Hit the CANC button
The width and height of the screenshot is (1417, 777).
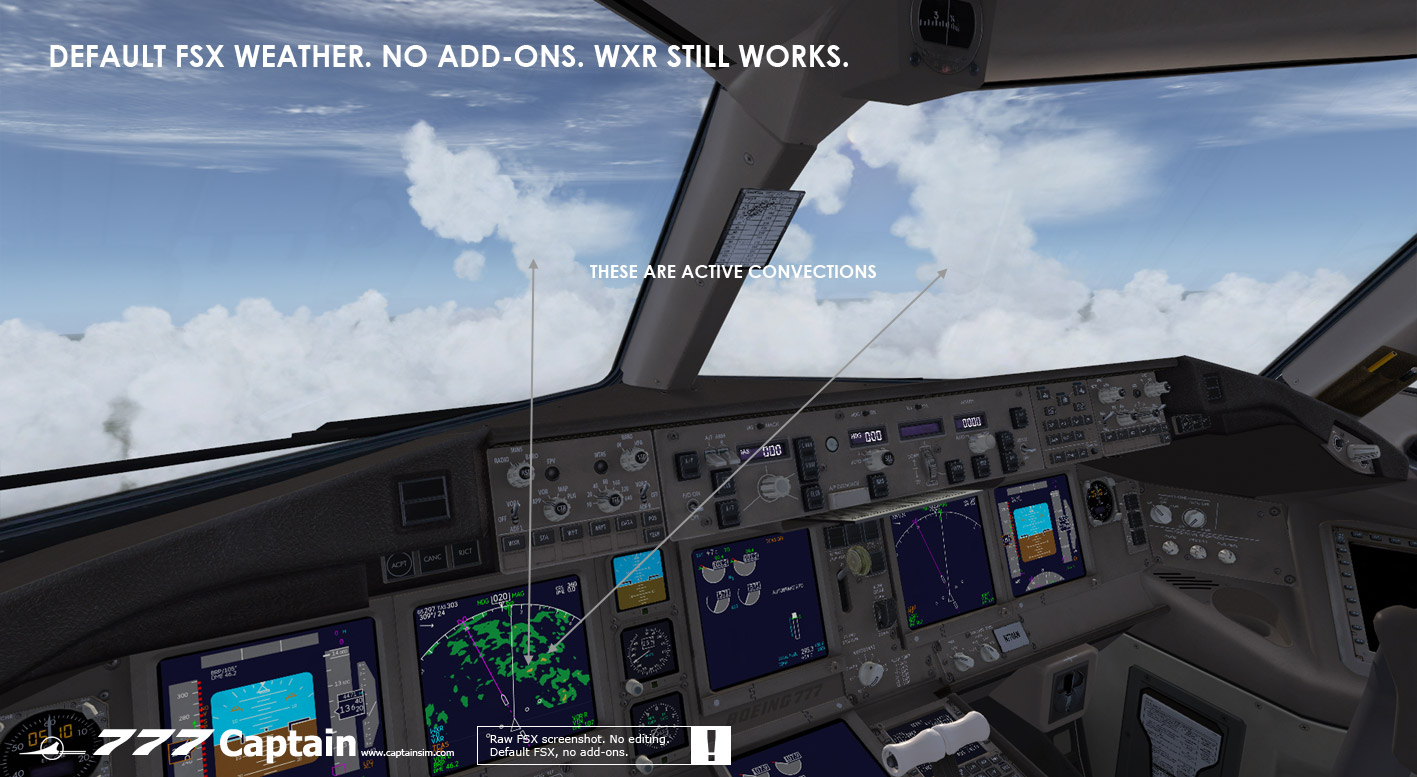point(432,559)
